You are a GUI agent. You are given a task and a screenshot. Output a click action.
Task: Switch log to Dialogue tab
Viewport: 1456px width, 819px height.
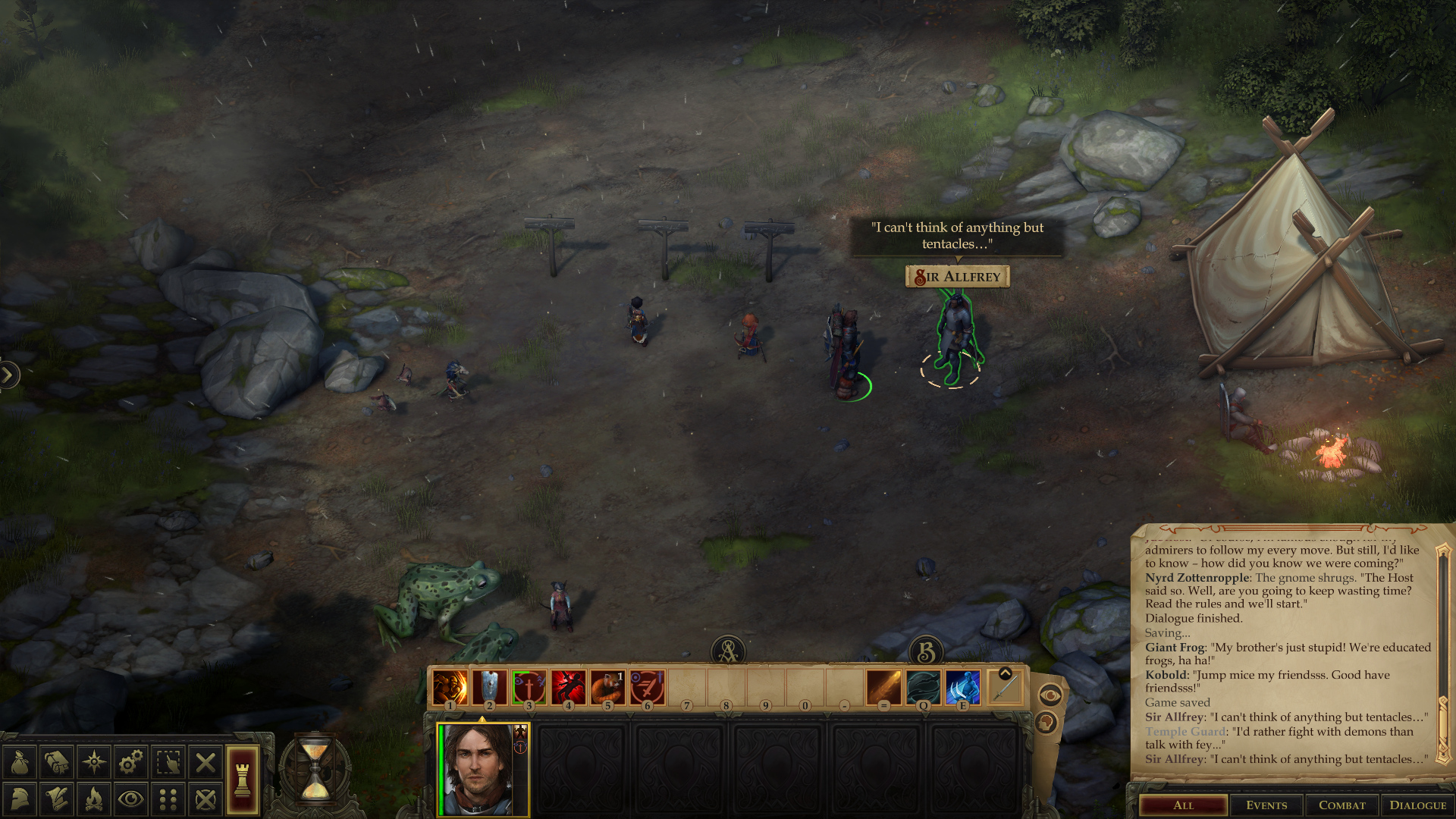1417,805
